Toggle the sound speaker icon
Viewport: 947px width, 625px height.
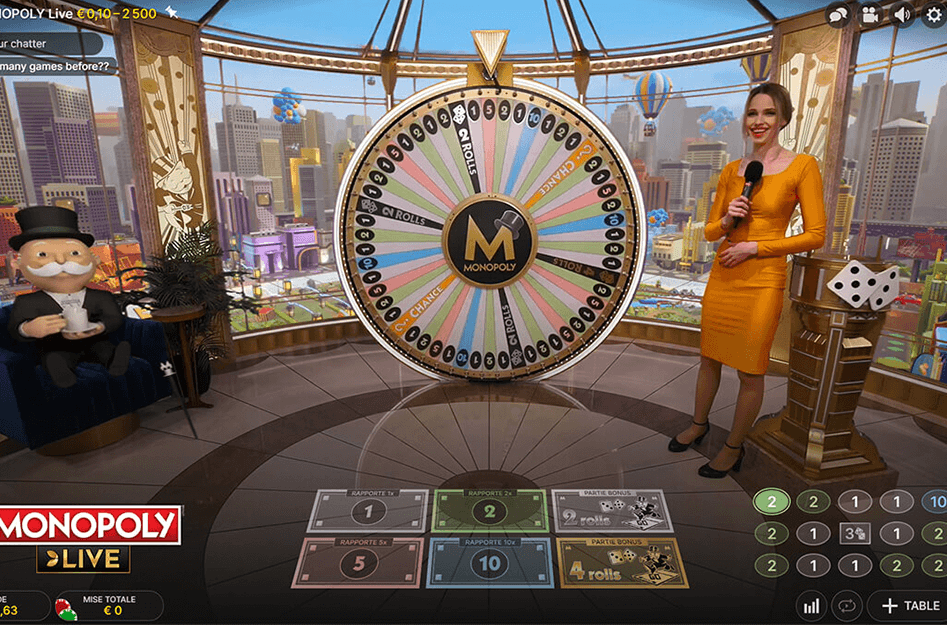(x=902, y=14)
